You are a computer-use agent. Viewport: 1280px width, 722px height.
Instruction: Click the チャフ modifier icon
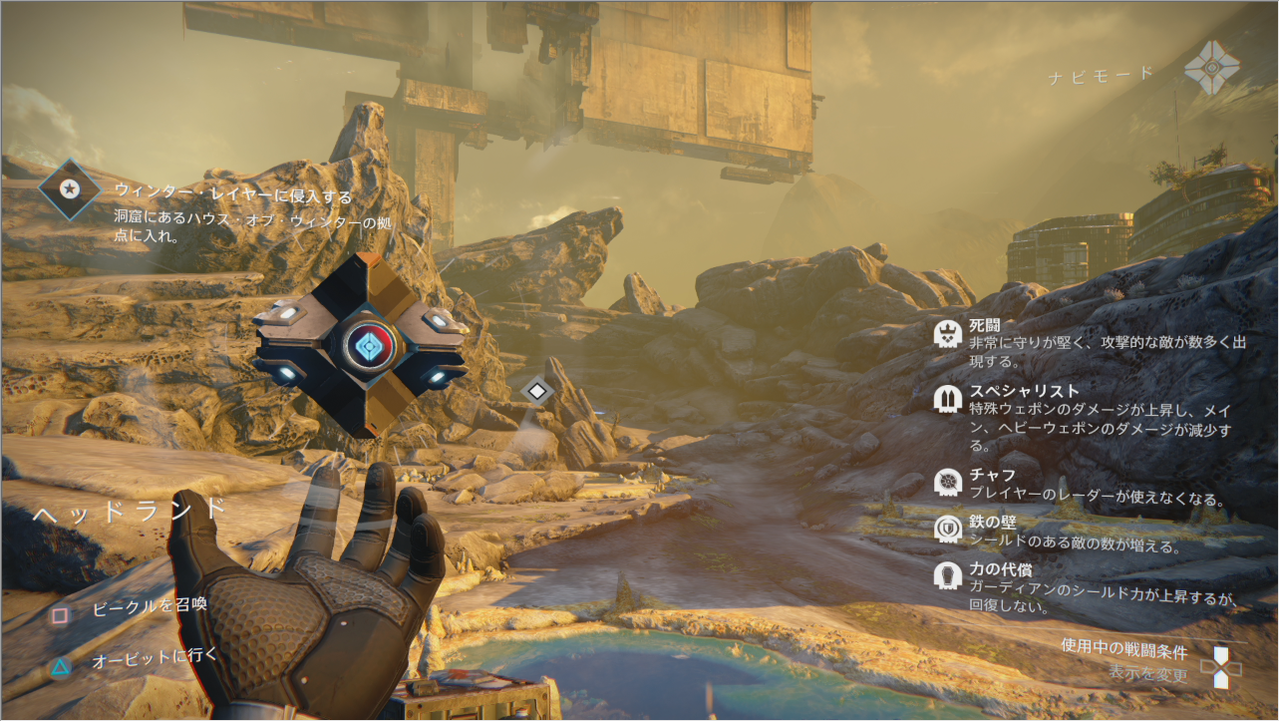947,483
